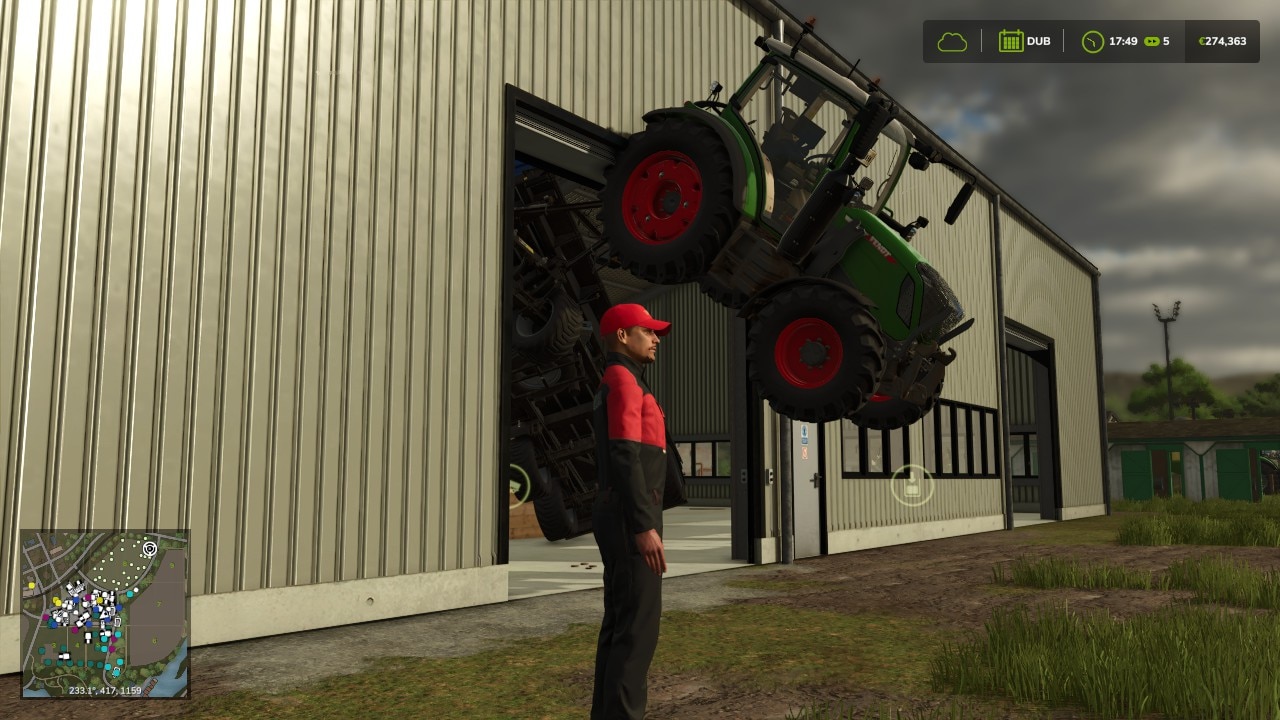The width and height of the screenshot is (1280, 720).
Task: Click the coordinates readout under the minimap
Action: 105,689
